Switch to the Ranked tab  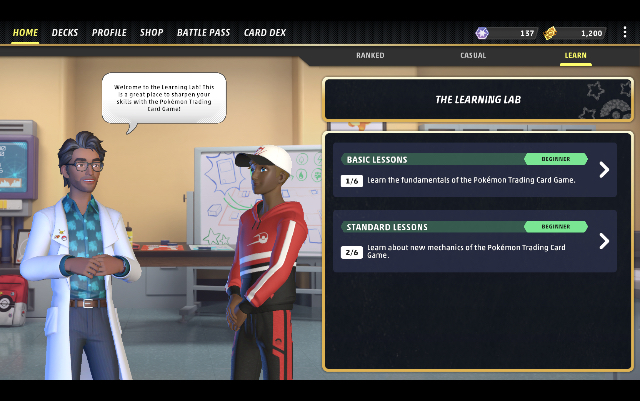tap(370, 56)
